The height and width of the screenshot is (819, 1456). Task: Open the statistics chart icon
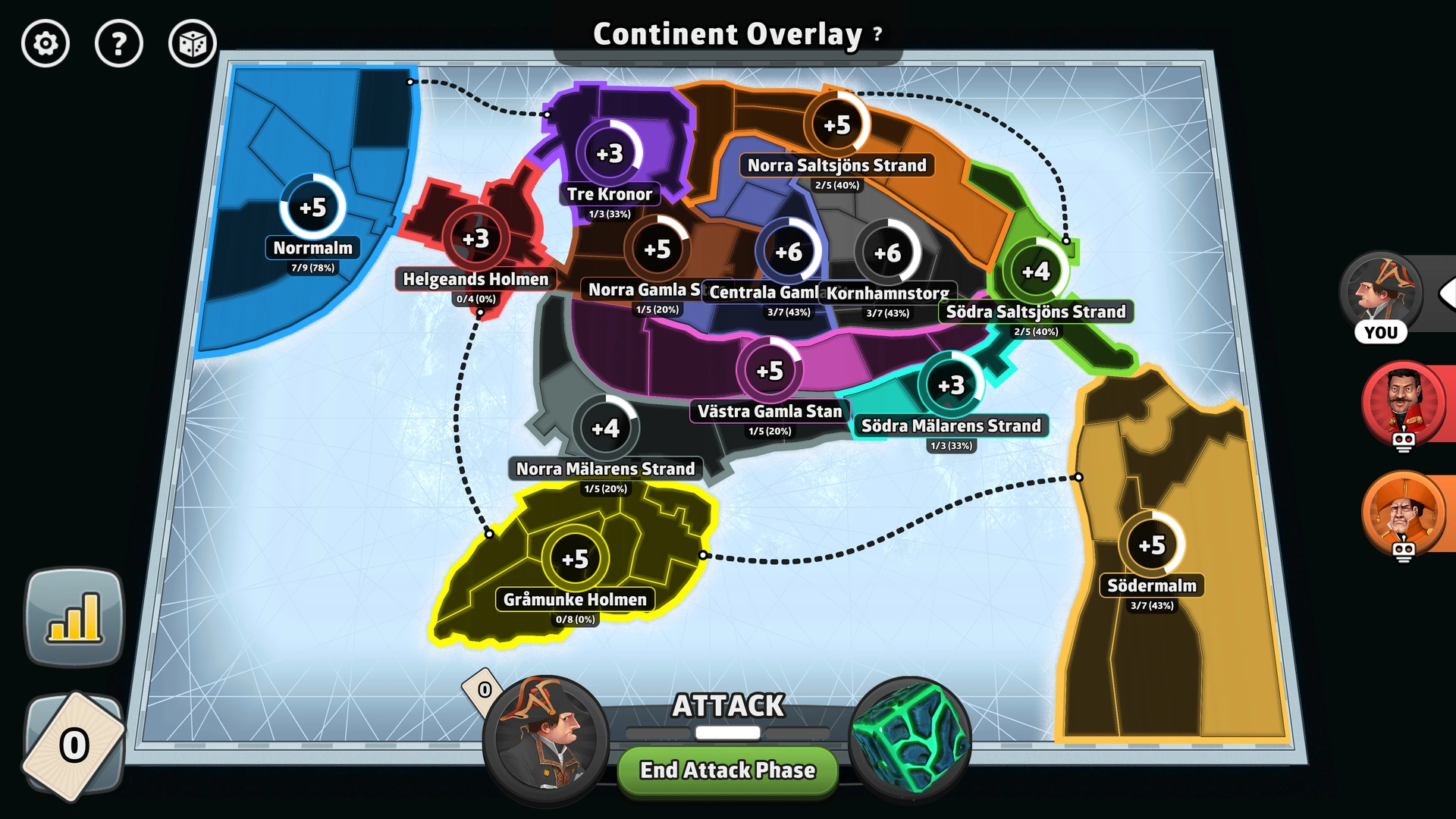(74, 616)
